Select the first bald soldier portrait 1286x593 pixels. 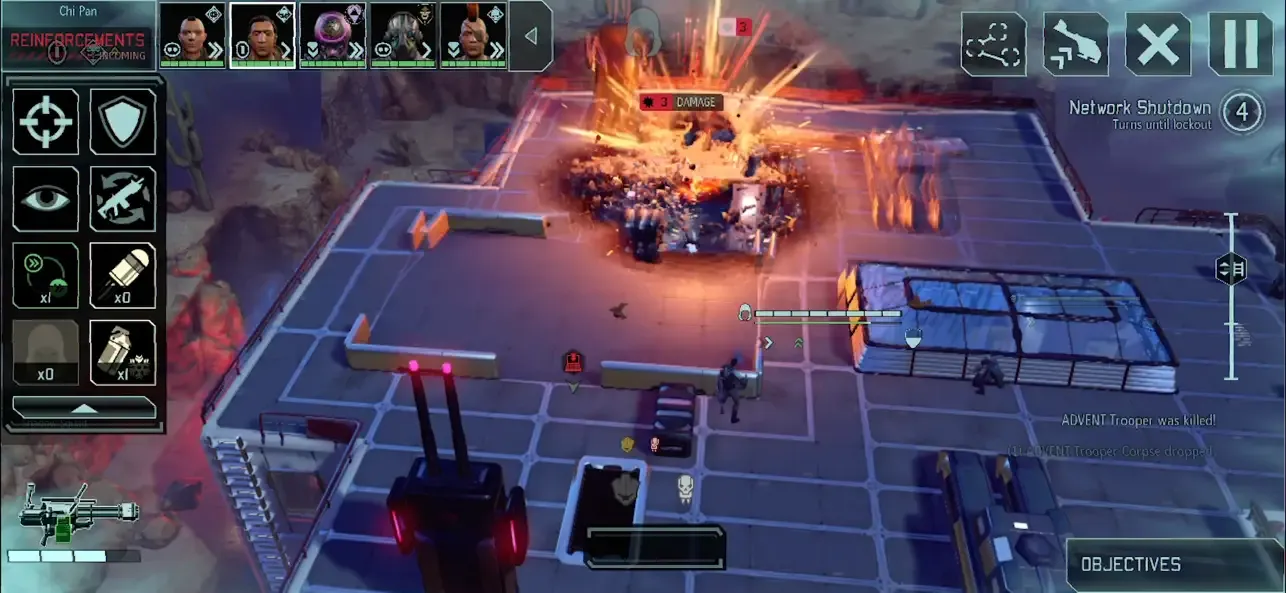193,35
